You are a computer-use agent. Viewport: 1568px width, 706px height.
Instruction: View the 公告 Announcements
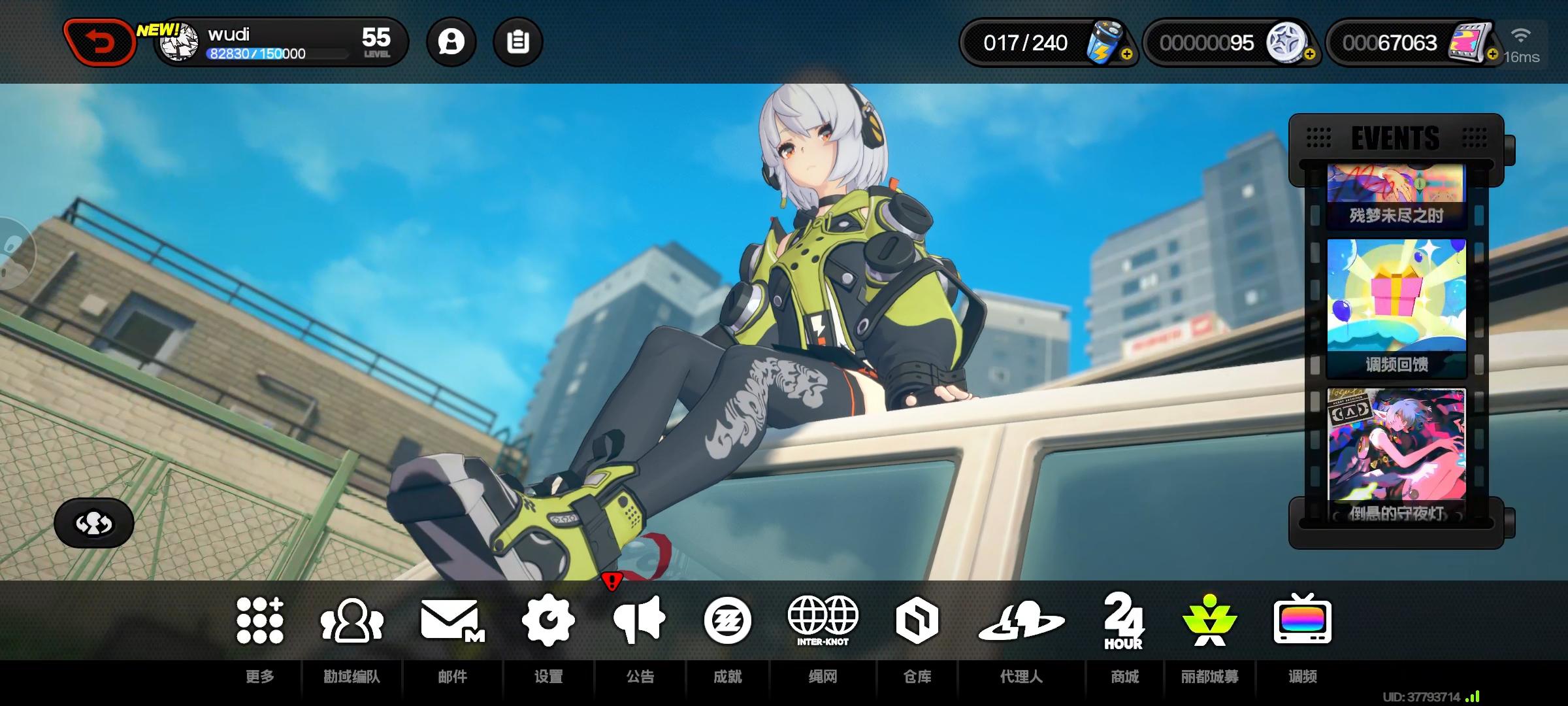[x=638, y=621]
